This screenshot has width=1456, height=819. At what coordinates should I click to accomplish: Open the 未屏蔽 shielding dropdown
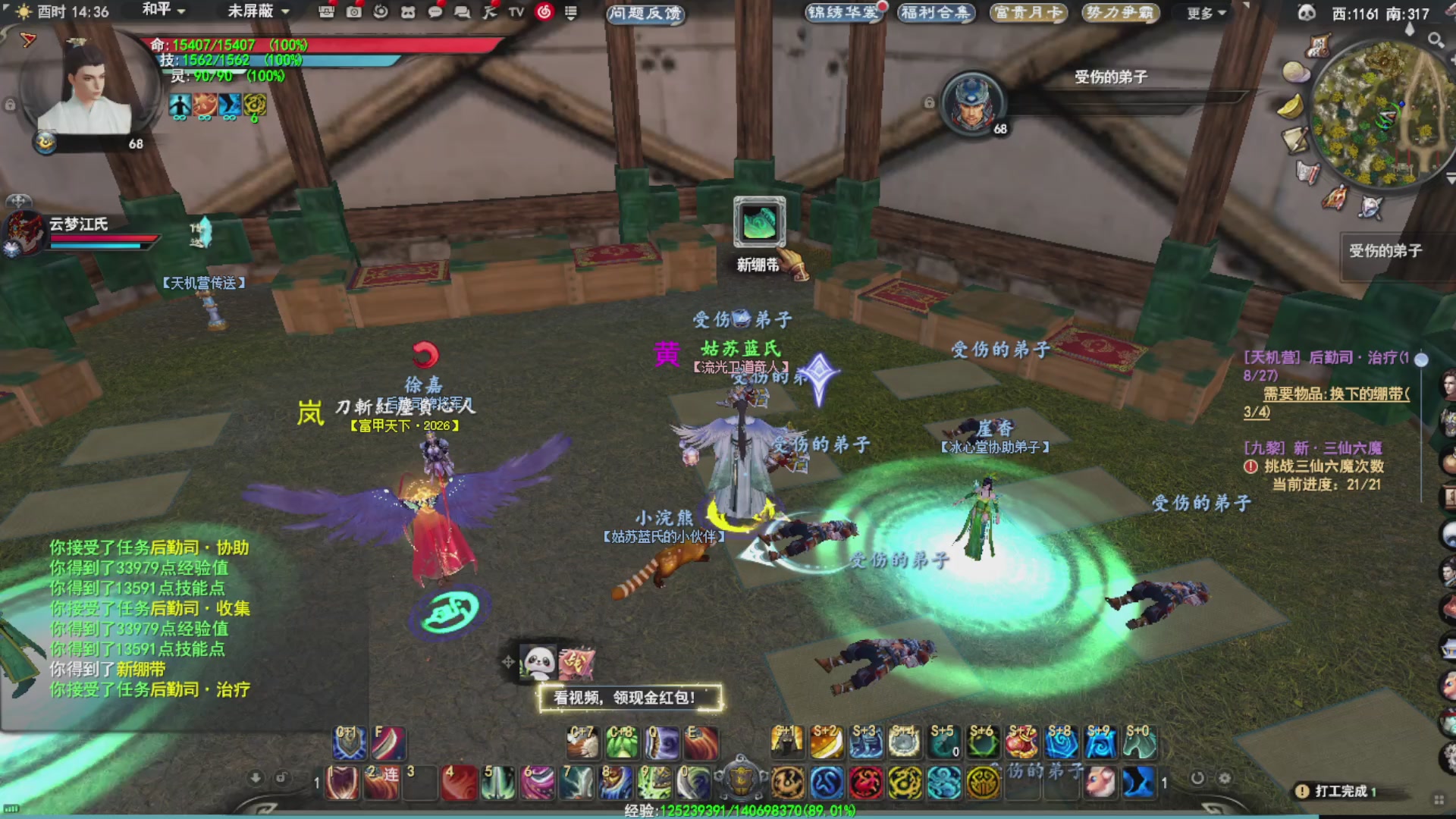click(x=259, y=11)
